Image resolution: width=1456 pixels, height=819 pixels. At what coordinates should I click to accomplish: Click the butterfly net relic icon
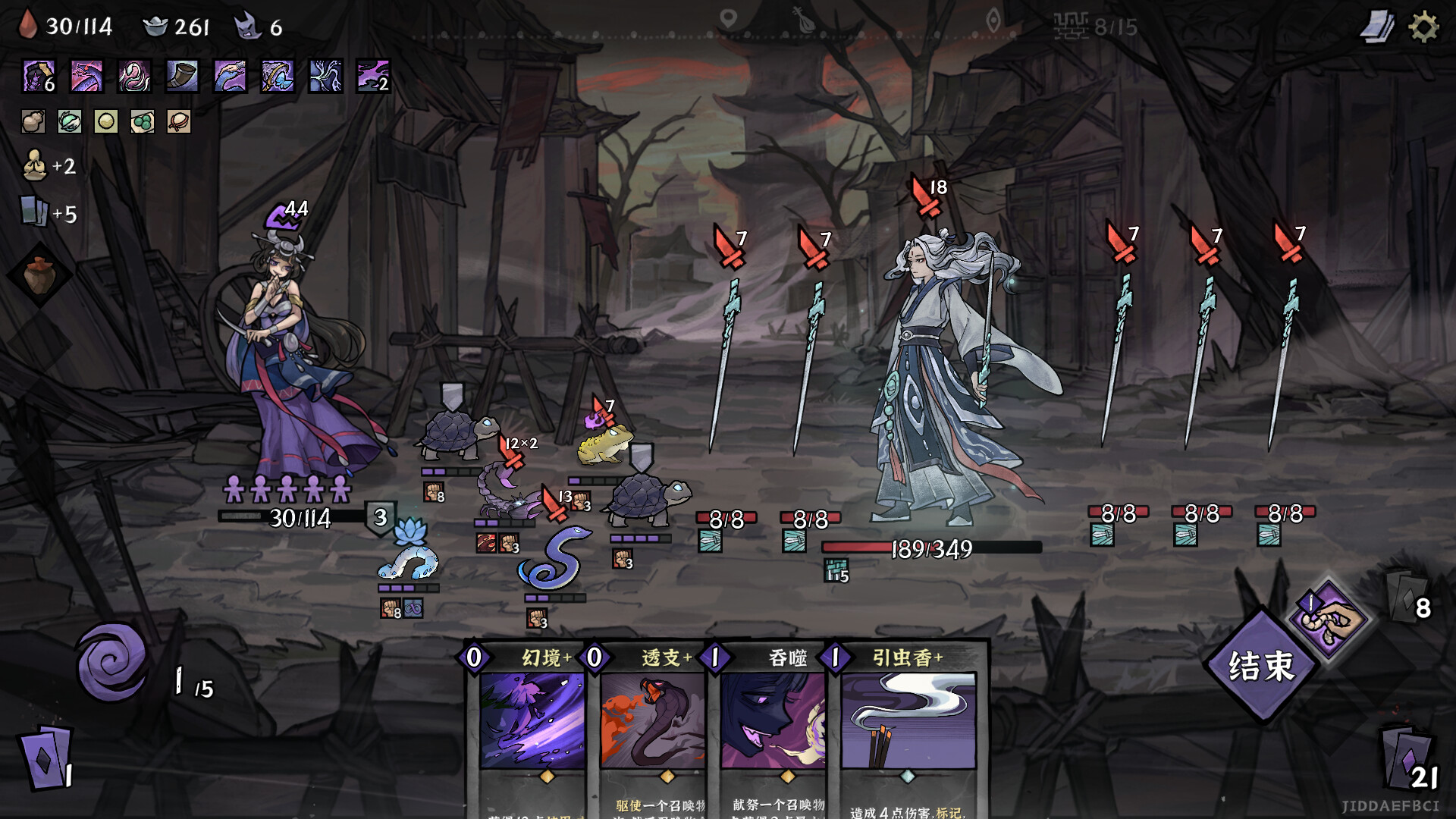point(278,76)
